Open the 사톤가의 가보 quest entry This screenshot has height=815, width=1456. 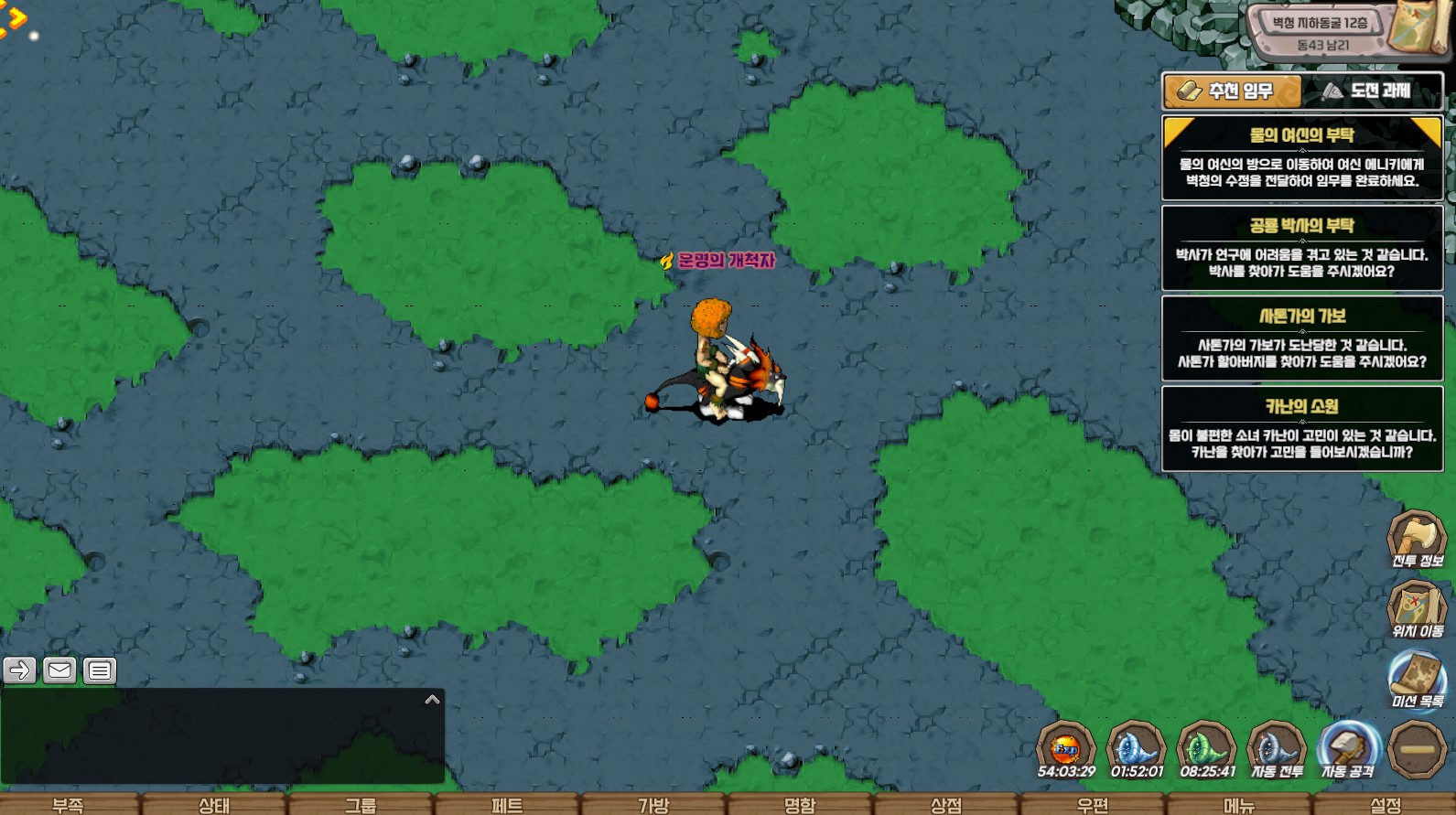[1301, 338]
